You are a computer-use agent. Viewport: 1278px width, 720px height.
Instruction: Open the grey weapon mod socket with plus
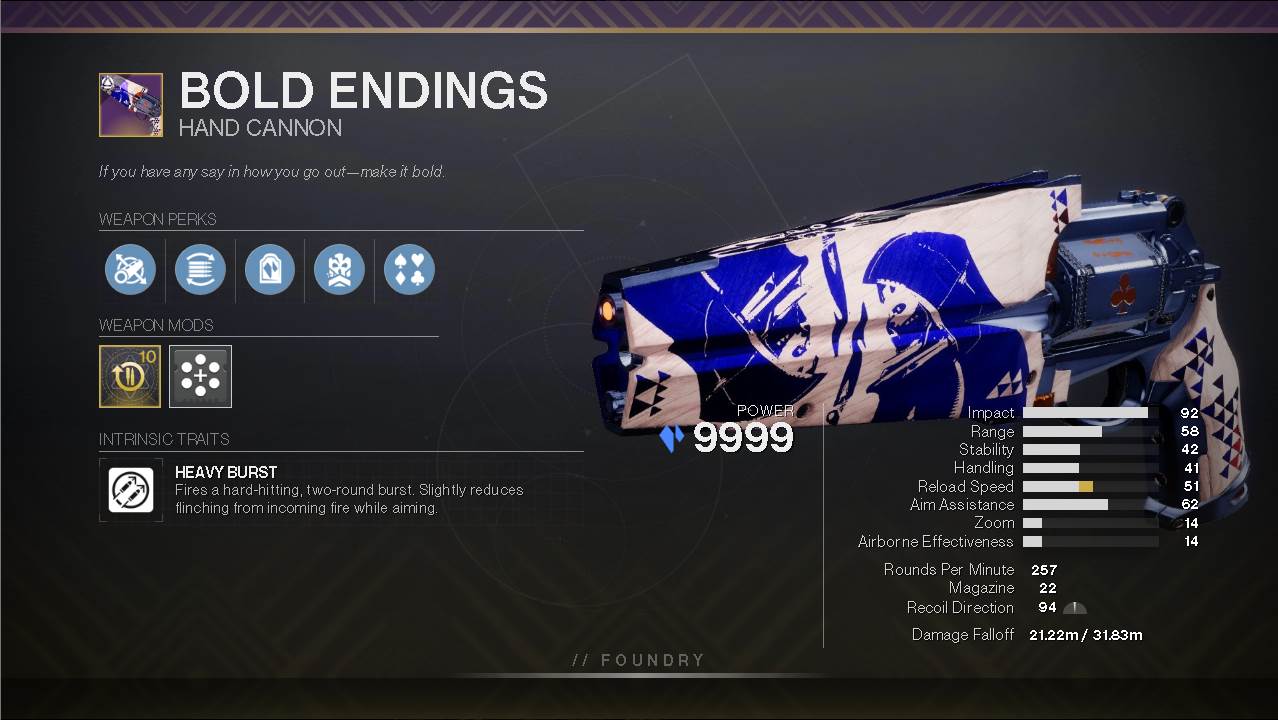[200, 376]
